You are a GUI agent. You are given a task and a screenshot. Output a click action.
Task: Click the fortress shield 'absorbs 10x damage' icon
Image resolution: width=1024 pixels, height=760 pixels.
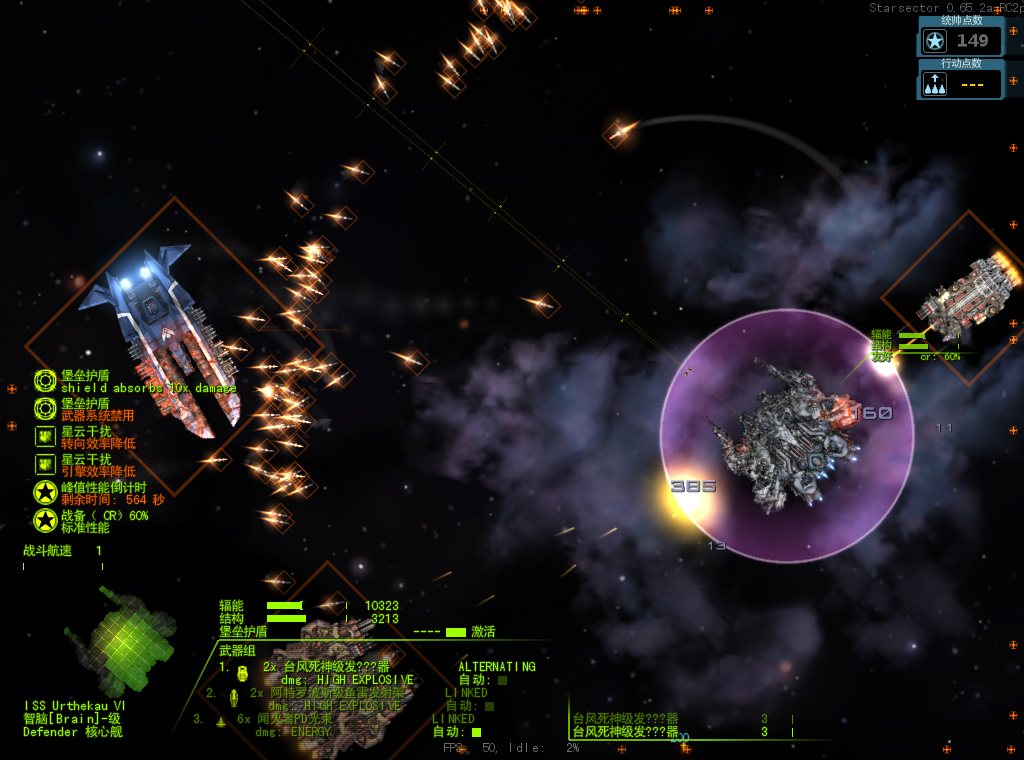coord(45,381)
